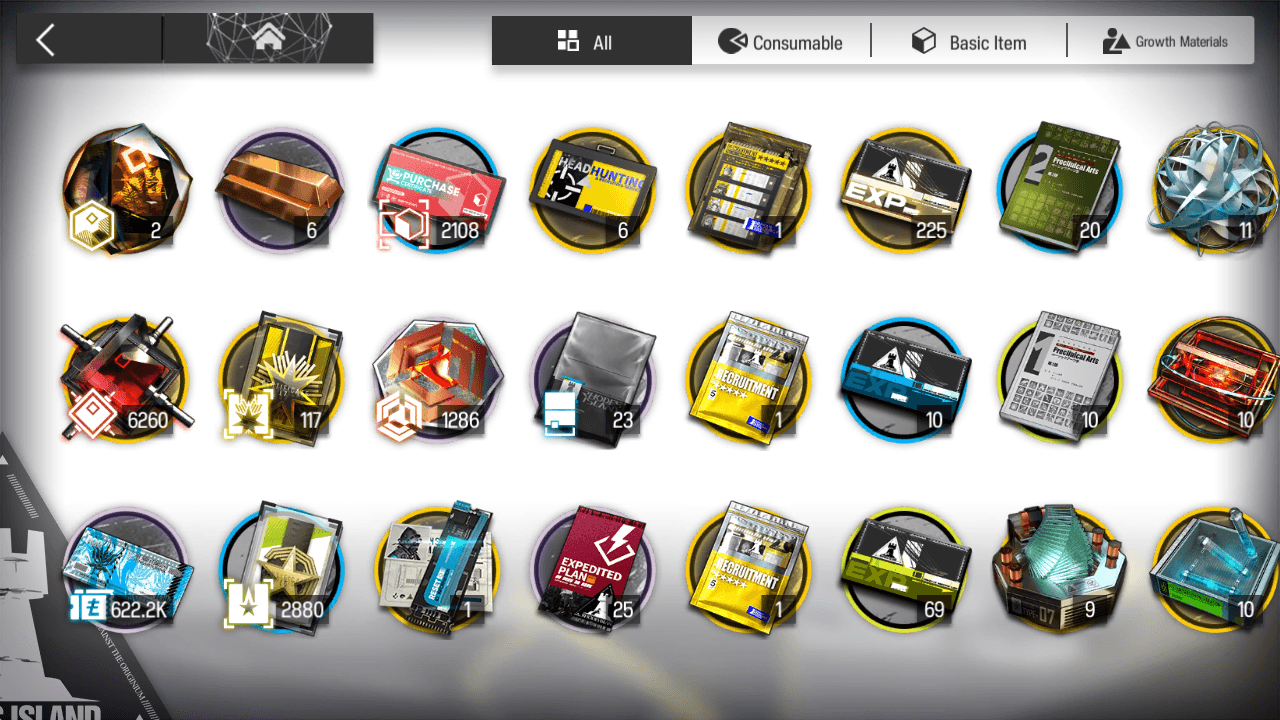Select the green EXP card with 69
The height and width of the screenshot is (720, 1280).
coord(905,568)
